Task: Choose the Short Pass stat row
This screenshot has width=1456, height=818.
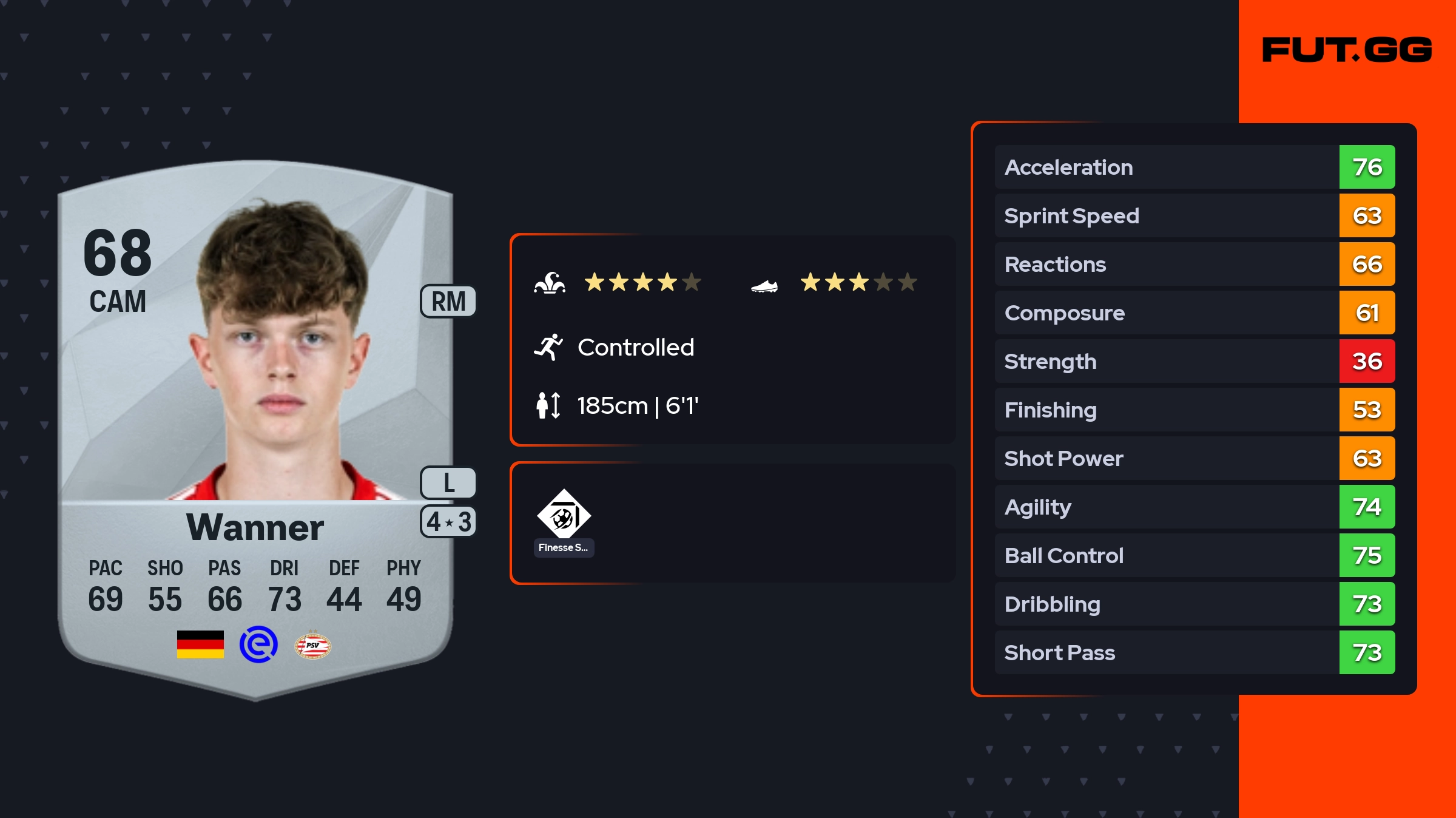Action: (1194, 652)
